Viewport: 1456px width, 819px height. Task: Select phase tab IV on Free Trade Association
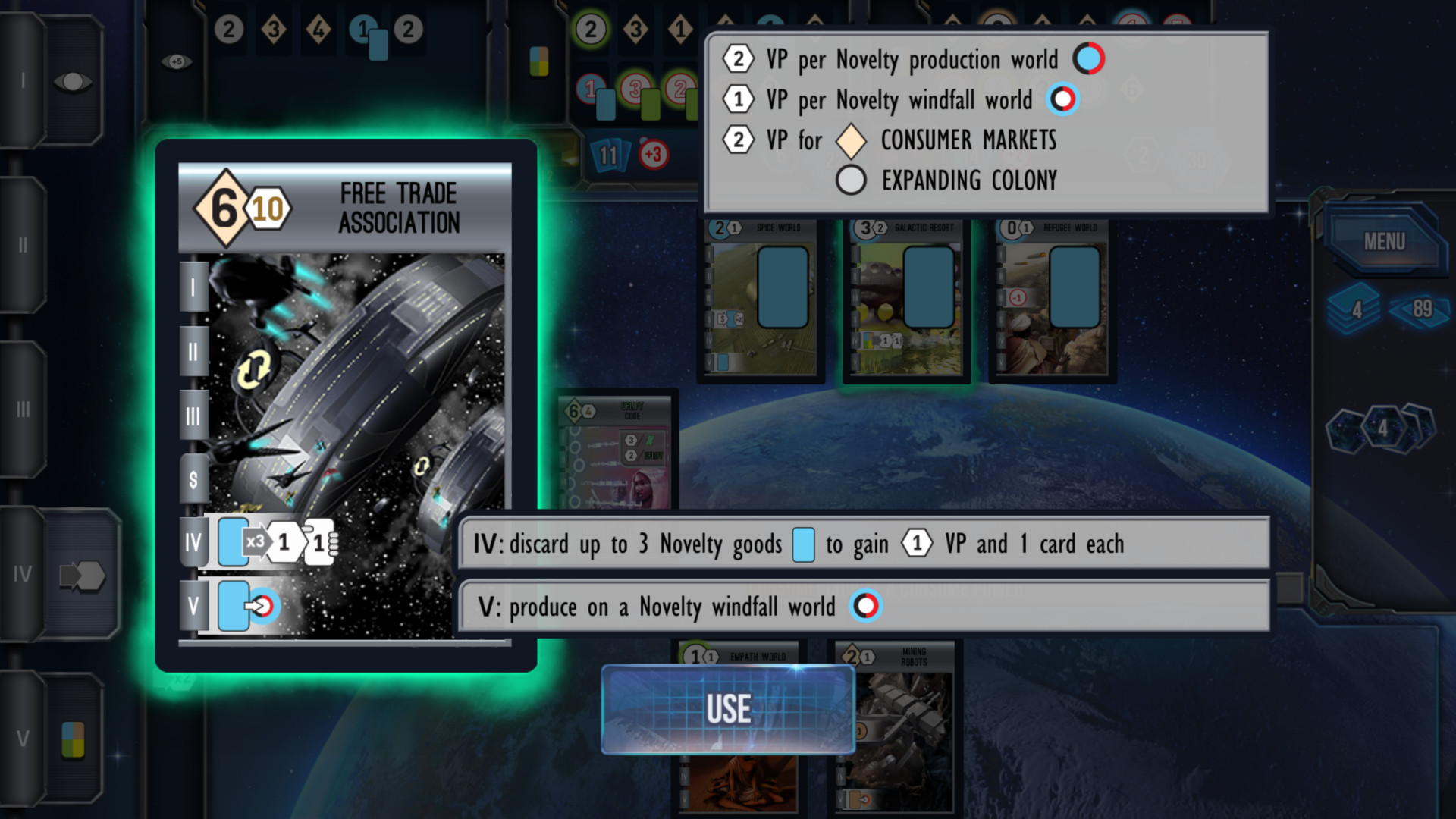(193, 541)
